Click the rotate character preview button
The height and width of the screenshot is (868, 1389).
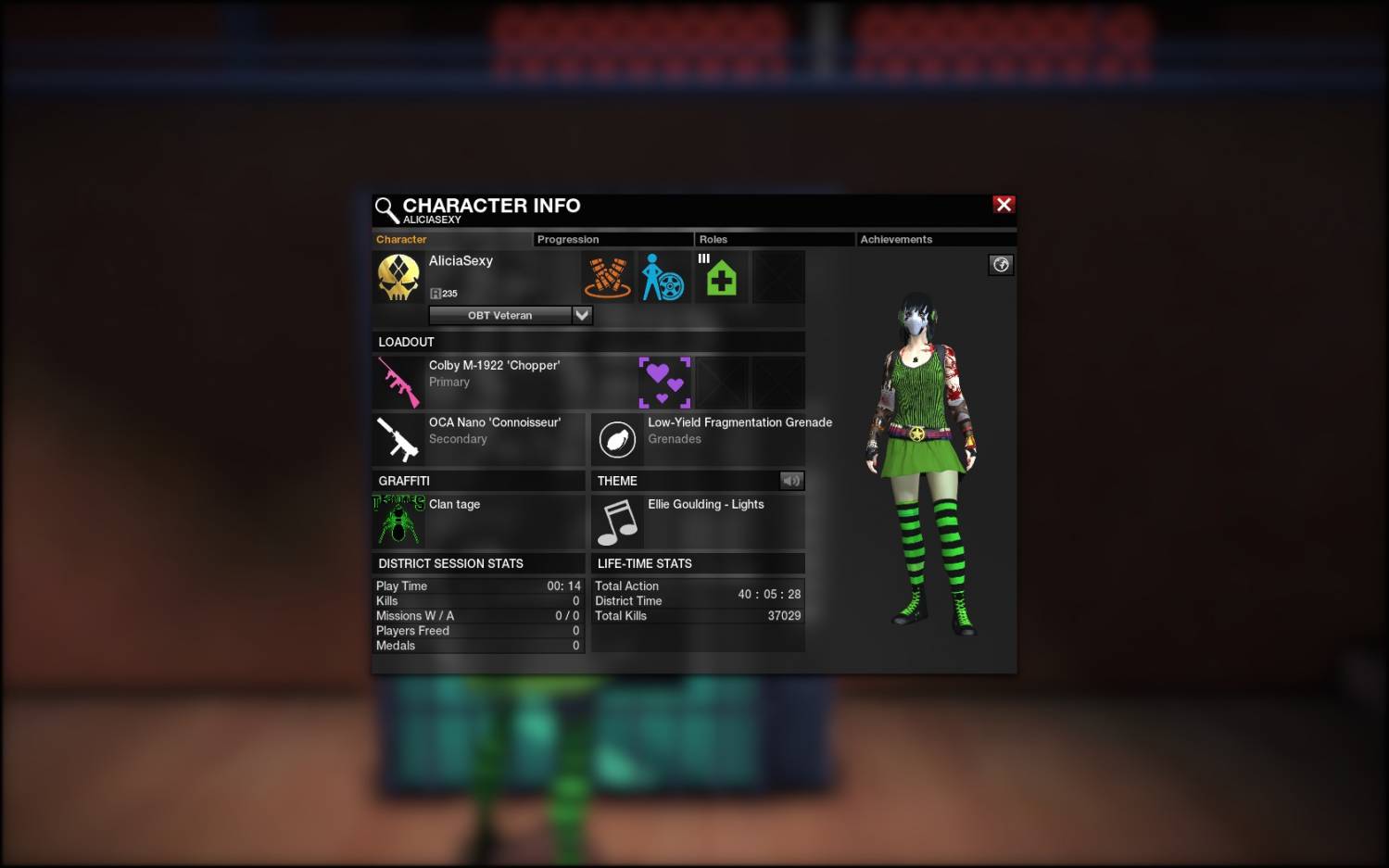(x=1001, y=265)
